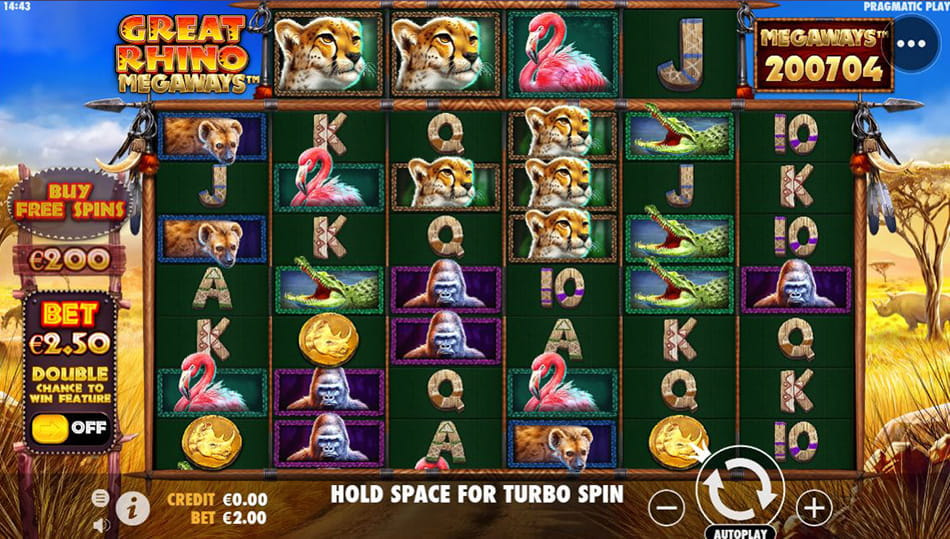Click the Buy Free Spins button
This screenshot has width=950, height=539.
coord(69,202)
